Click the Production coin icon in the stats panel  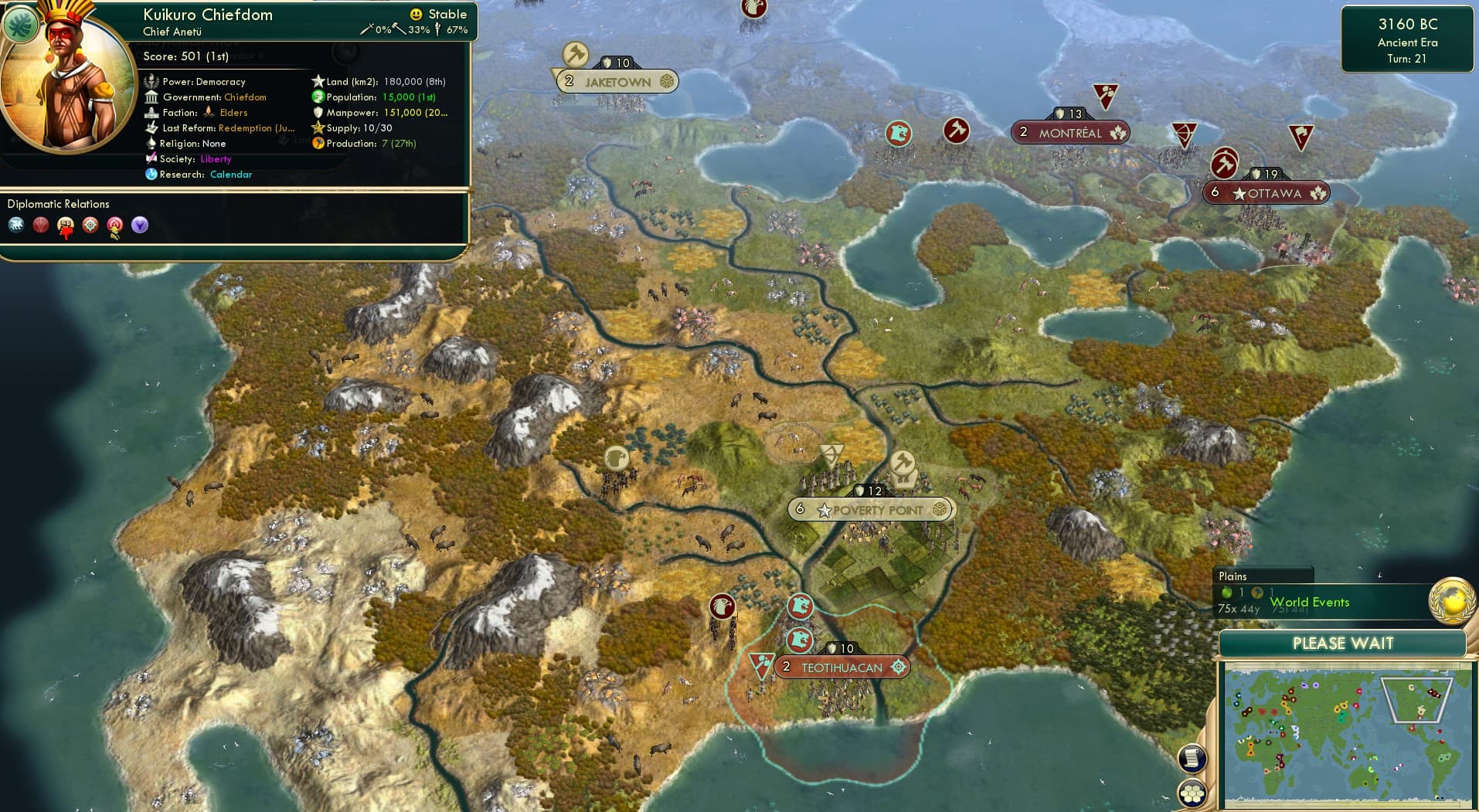[317, 144]
